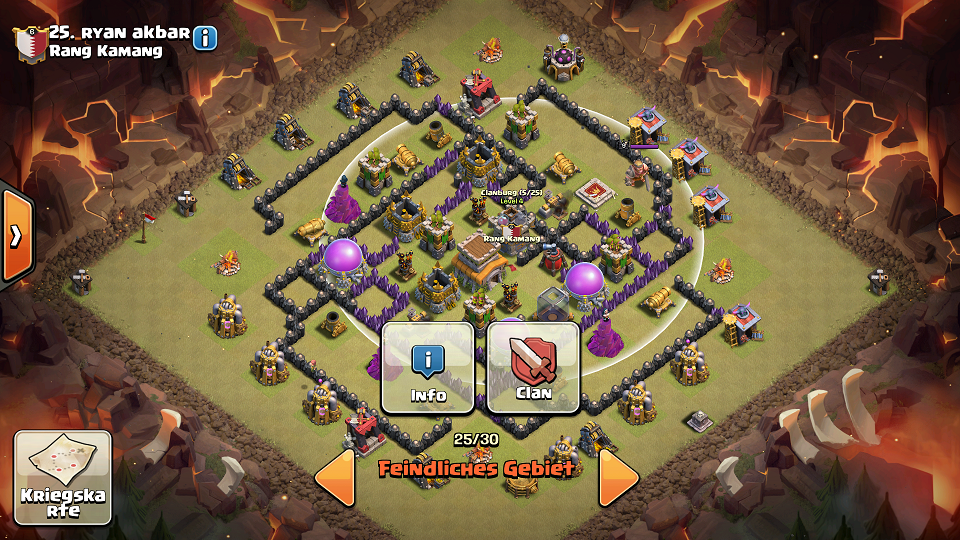Expand the orange side panel arrow

(16, 235)
